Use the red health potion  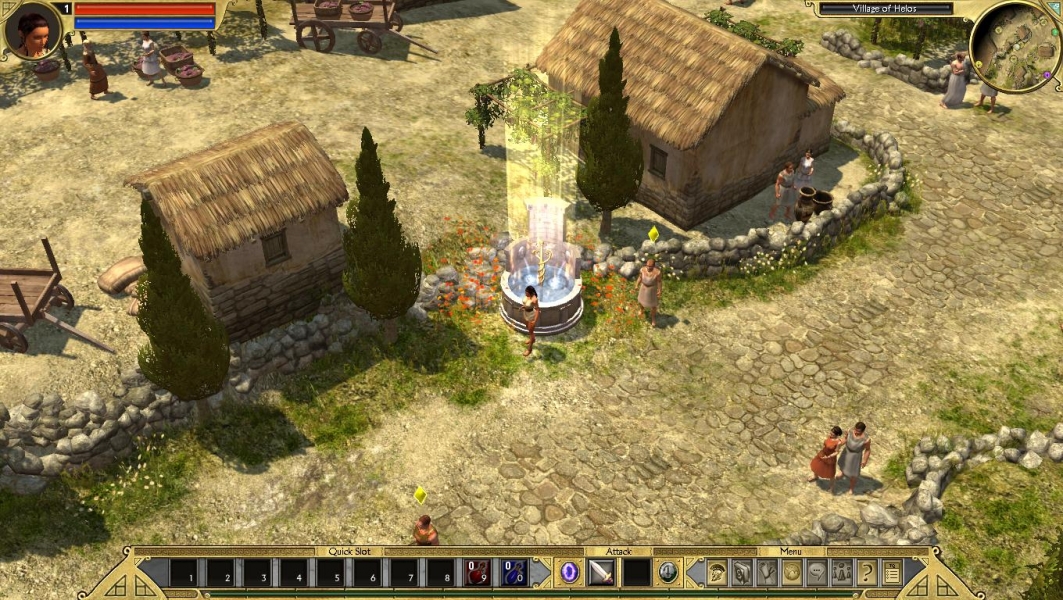pyautogui.click(x=478, y=573)
